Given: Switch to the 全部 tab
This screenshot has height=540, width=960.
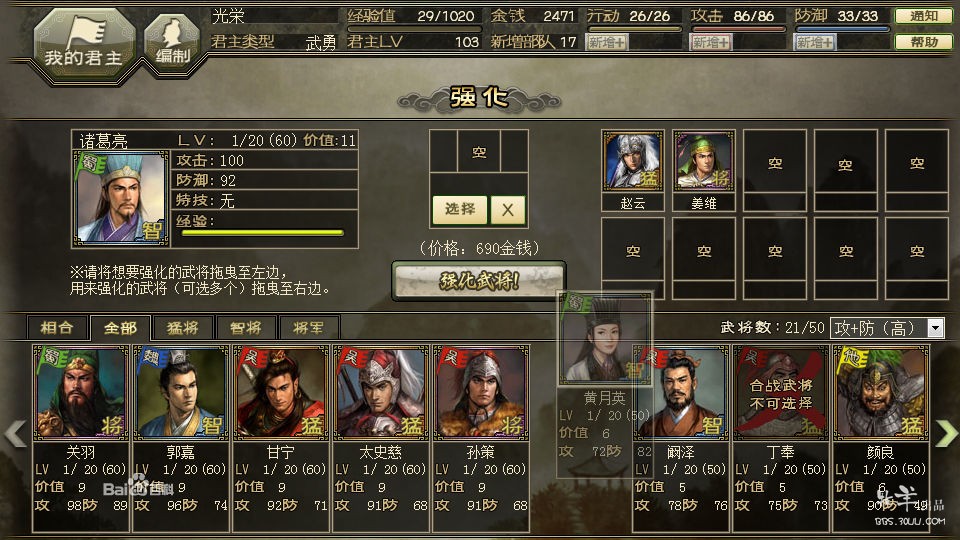Looking at the screenshot, I should click(x=120, y=327).
